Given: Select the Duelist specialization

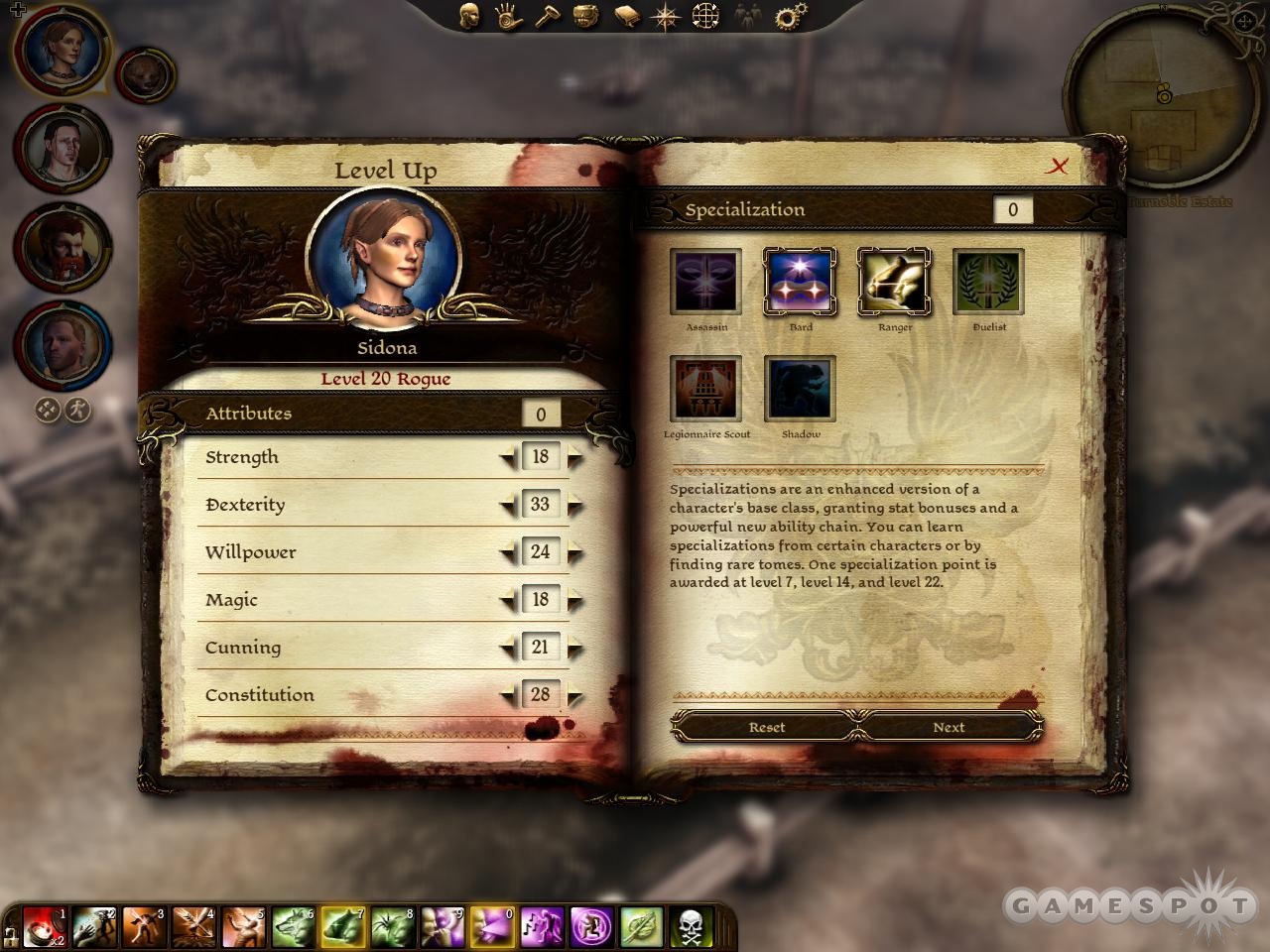Looking at the screenshot, I should click(988, 283).
